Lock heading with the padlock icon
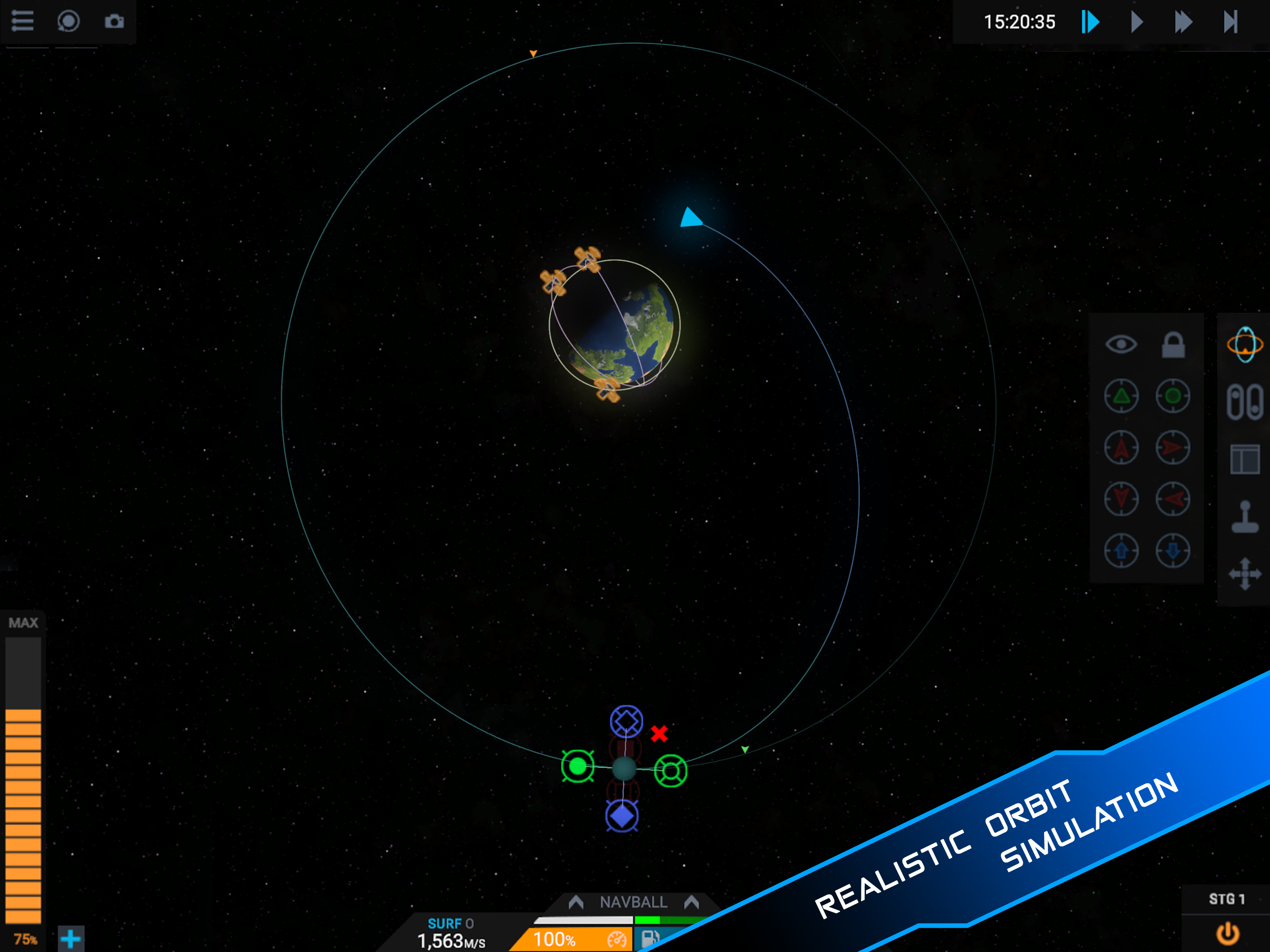Screen dimensions: 1270x952 (1173, 344)
